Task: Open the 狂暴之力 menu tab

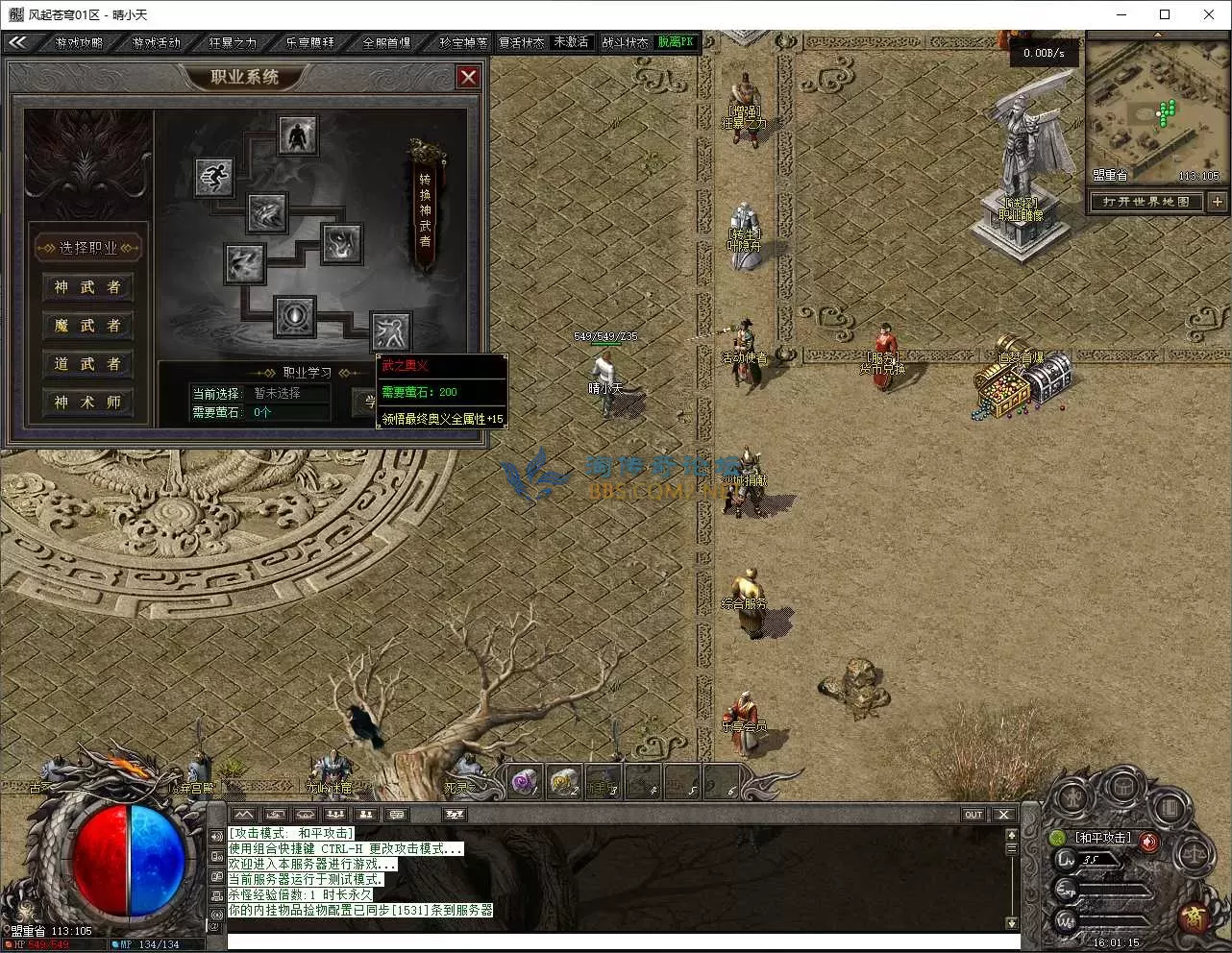Action: [x=234, y=42]
